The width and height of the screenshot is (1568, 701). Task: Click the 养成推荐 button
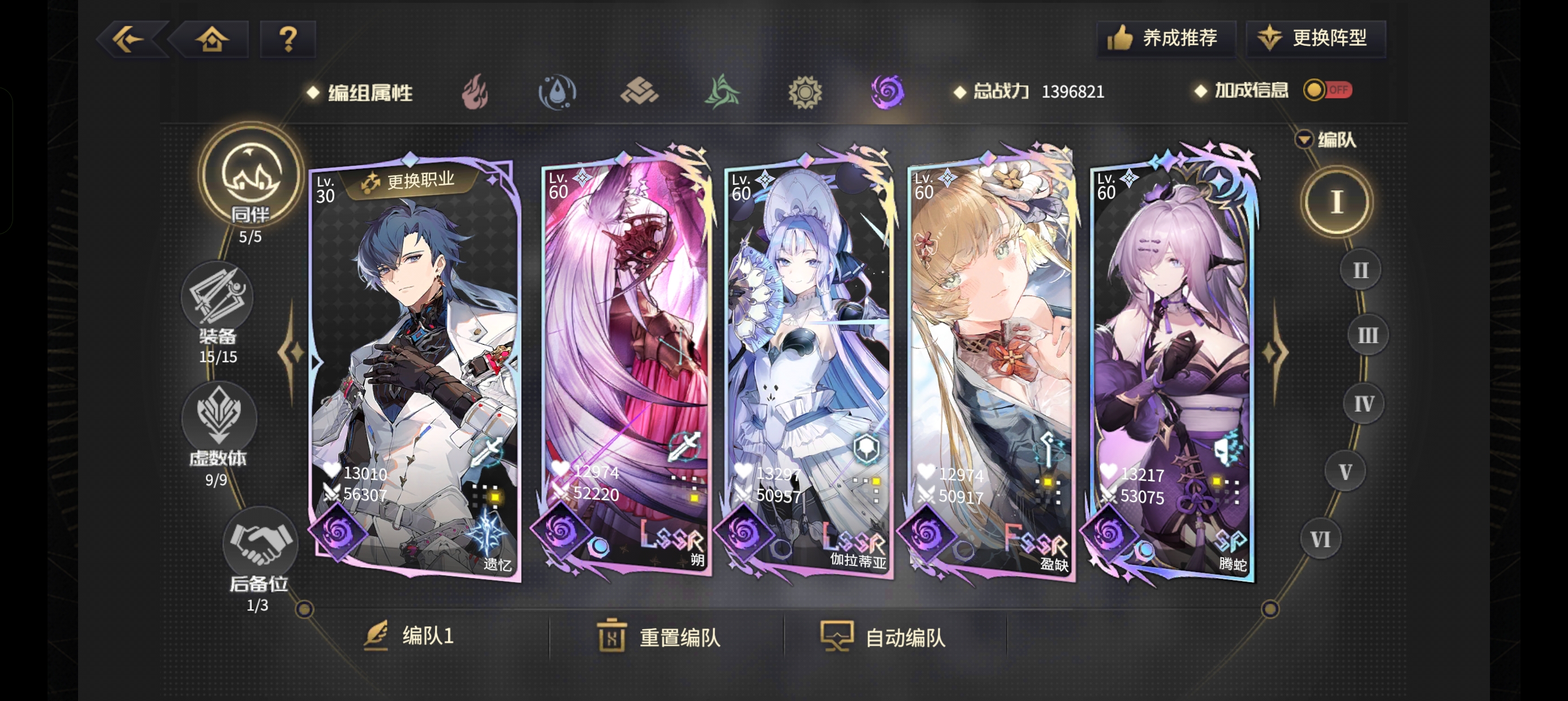[x=1167, y=38]
